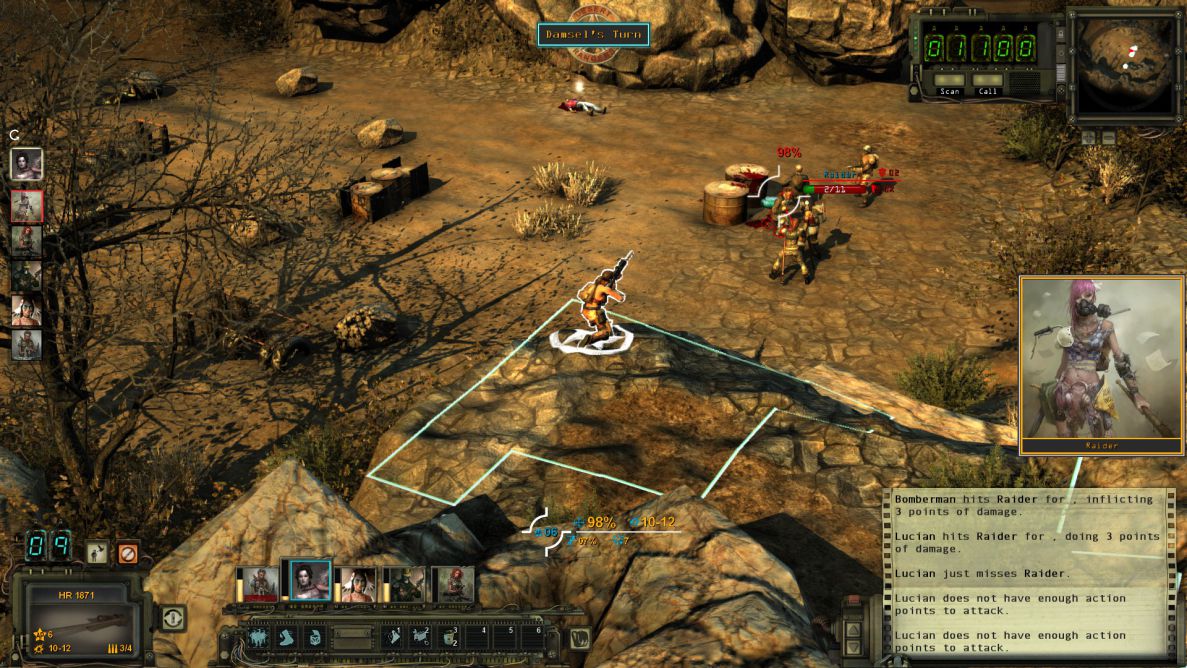The height and width of the screenshot is (668, 1187).
Task: Select the HR 1871 rifle weapon panel
Action: (79, 609)
